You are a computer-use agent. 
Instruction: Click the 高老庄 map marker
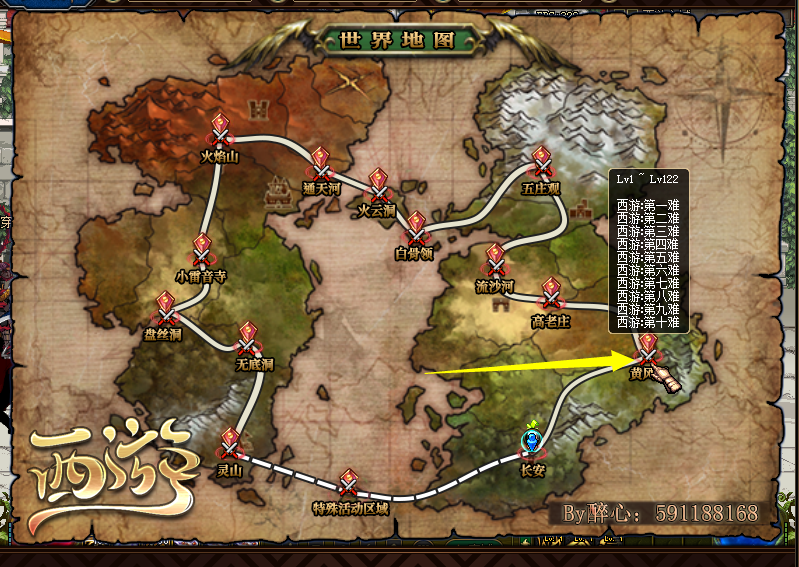click(551, 297)
